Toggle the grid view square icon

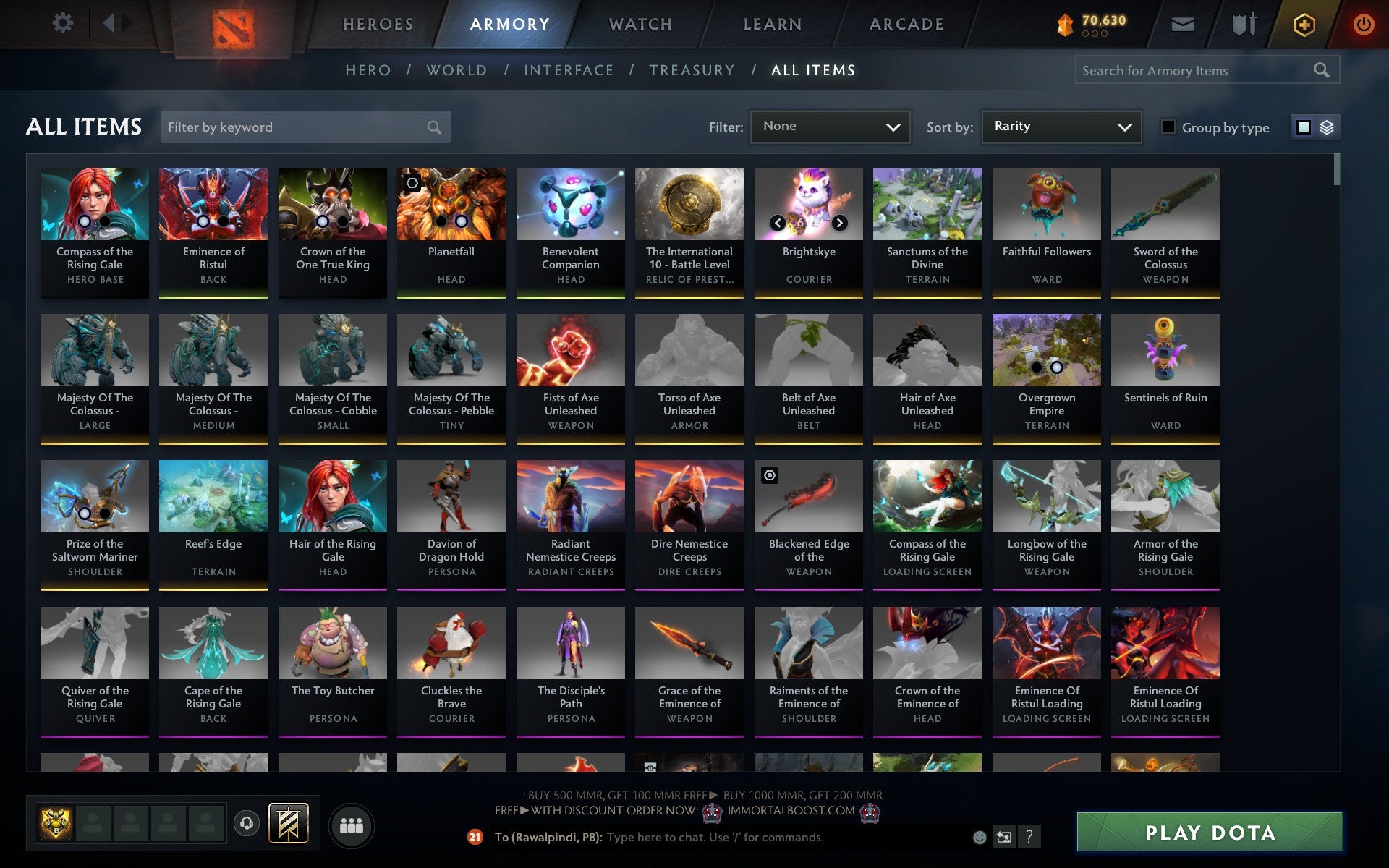[x=1304, y=127]
